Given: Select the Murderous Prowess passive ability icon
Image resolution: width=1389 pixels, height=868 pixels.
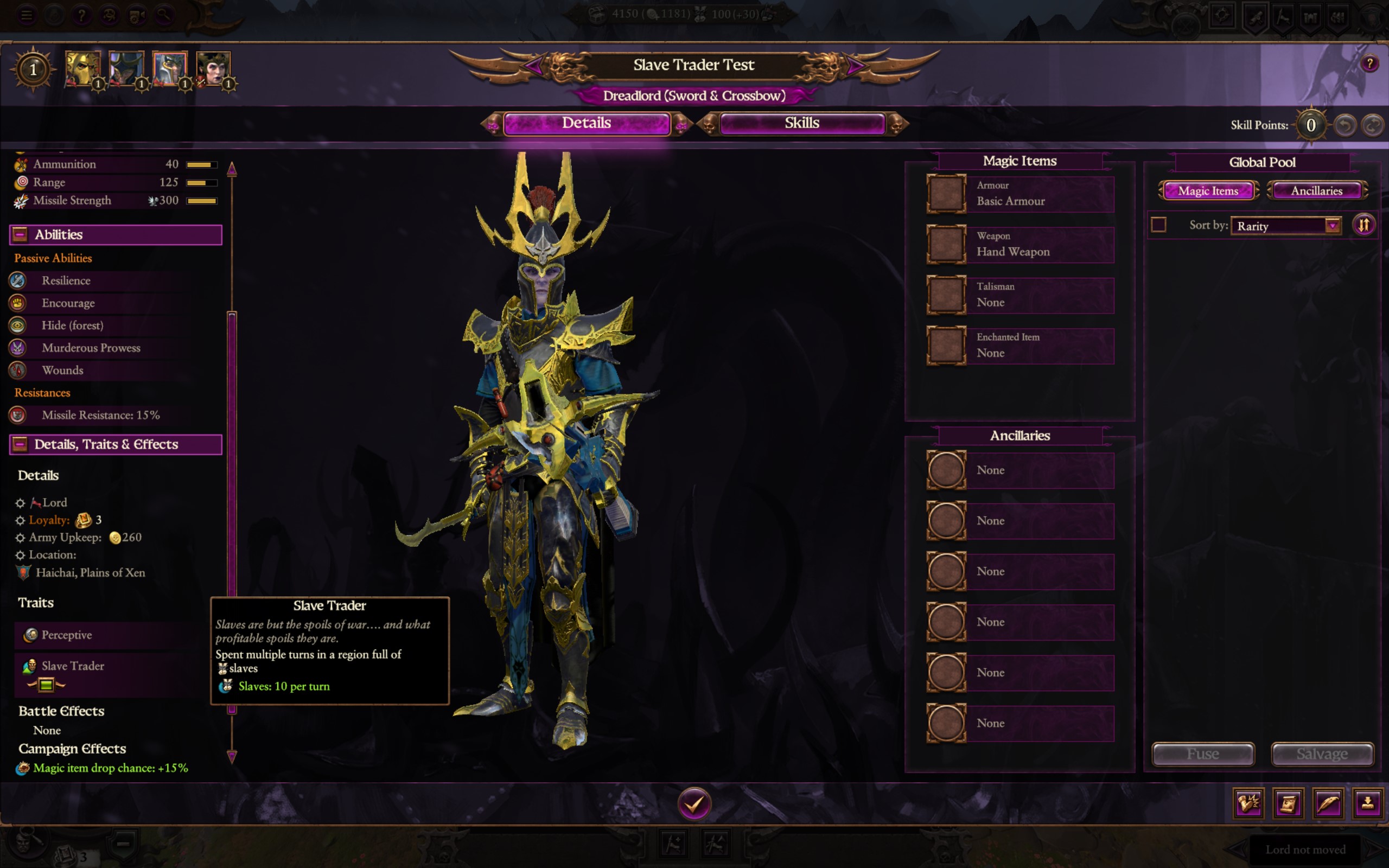Looking at the screenshot, I should tap(18, 347).
